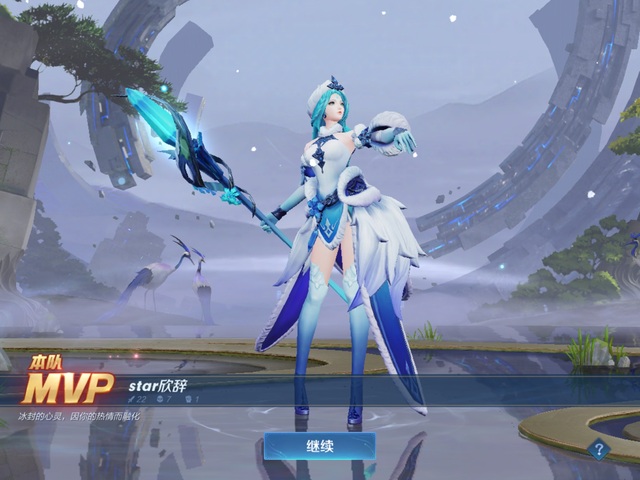Click the 继续 continue button

pyautogui.click(x=319, y=446)
